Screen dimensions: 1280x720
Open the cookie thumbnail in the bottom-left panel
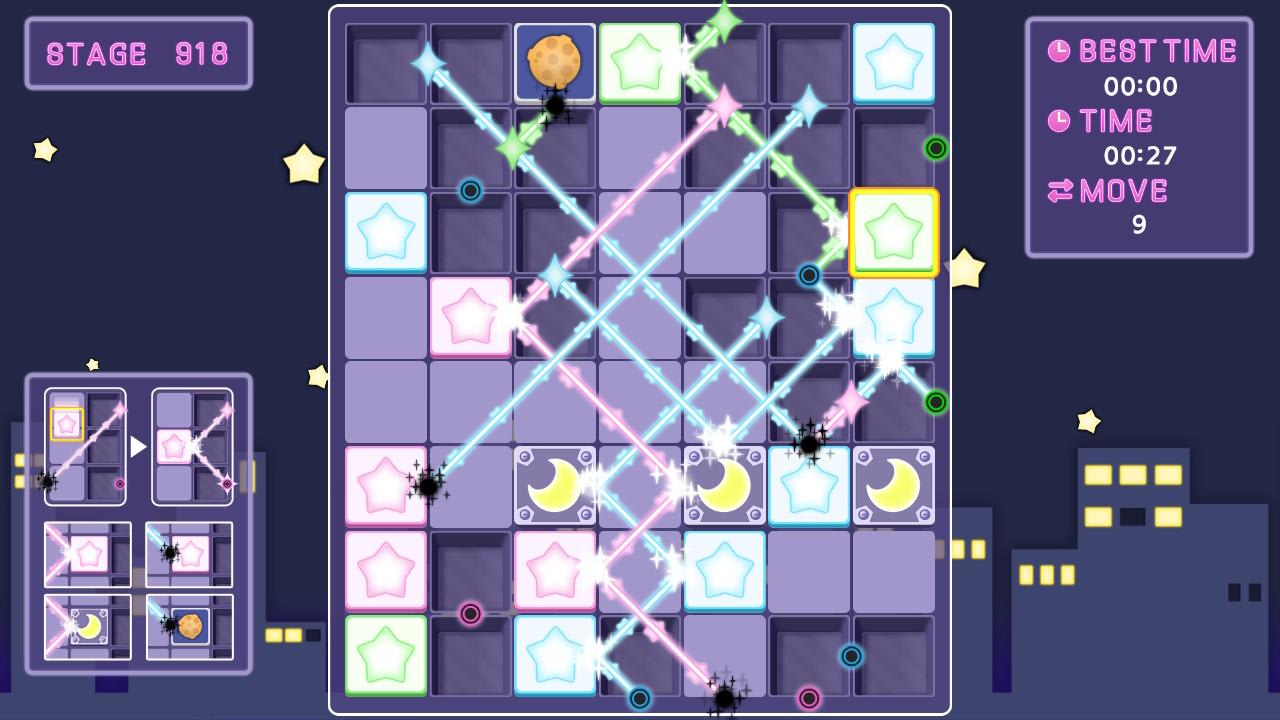coord(193,627)
